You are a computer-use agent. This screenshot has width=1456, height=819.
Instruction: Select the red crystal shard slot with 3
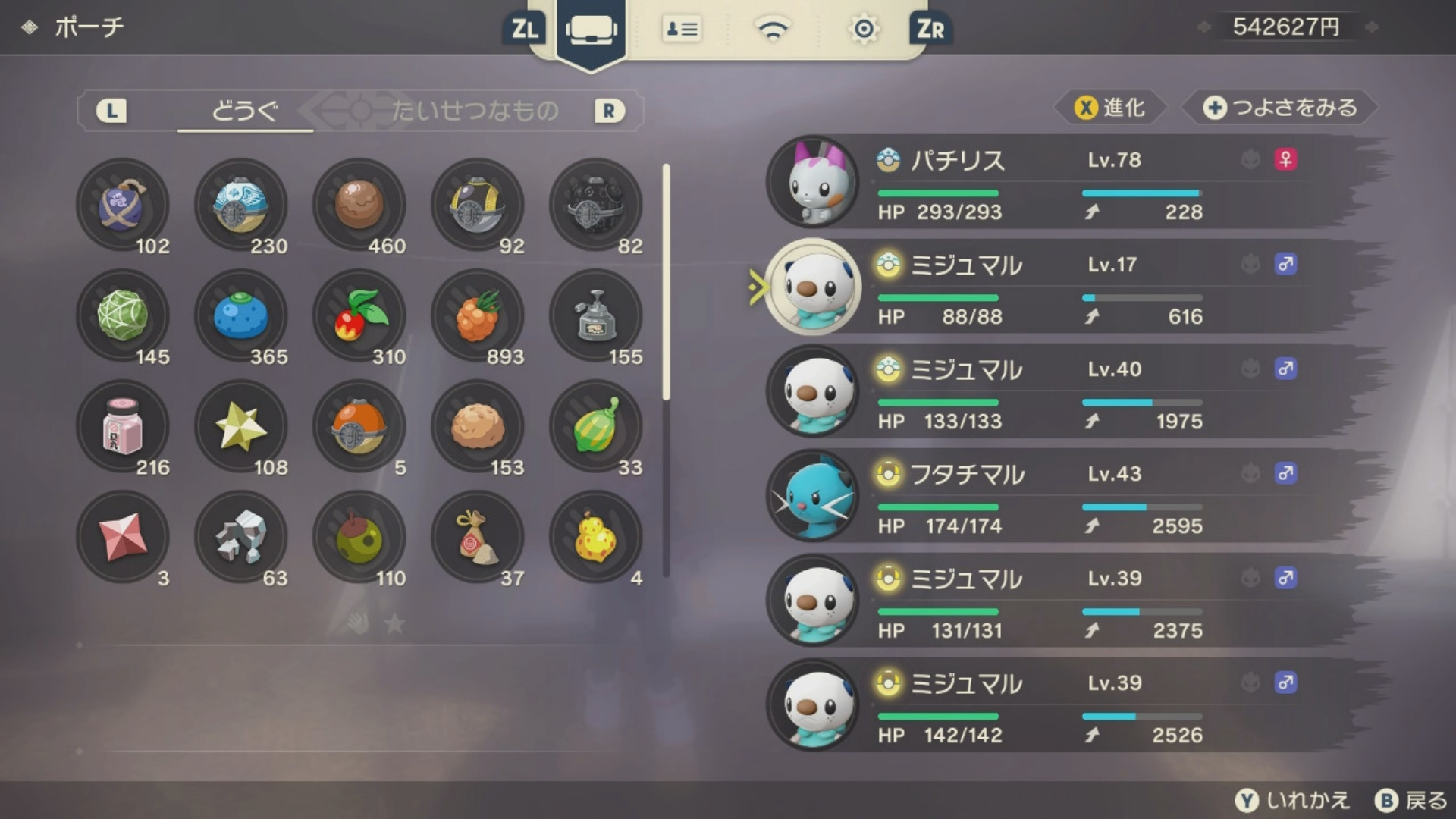pyautogui.click(x=123, y=537)
